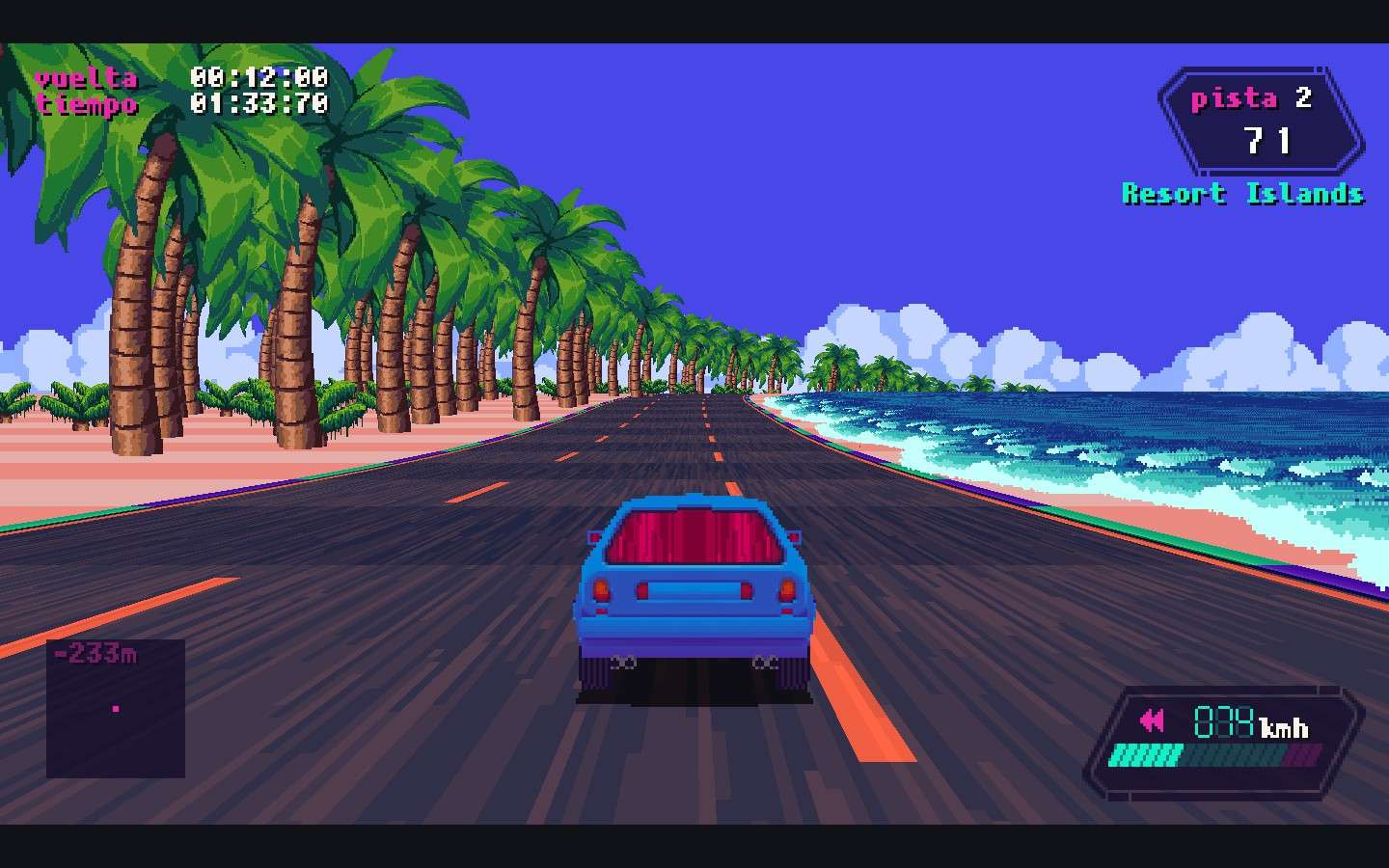Toggle the speedometer dashboard visibility

[1223, 738]
